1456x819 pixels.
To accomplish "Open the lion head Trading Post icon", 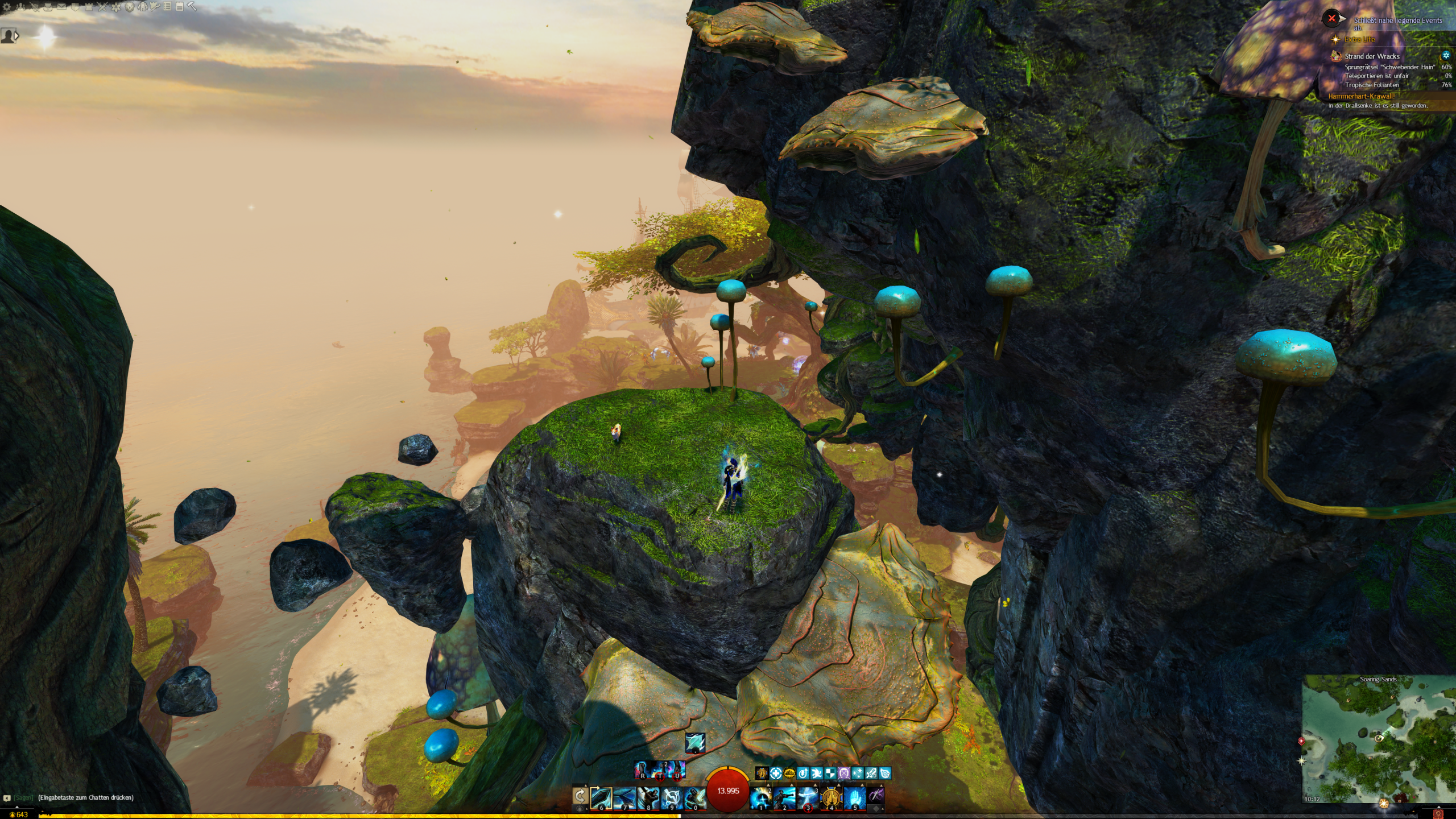I will 130,7.
